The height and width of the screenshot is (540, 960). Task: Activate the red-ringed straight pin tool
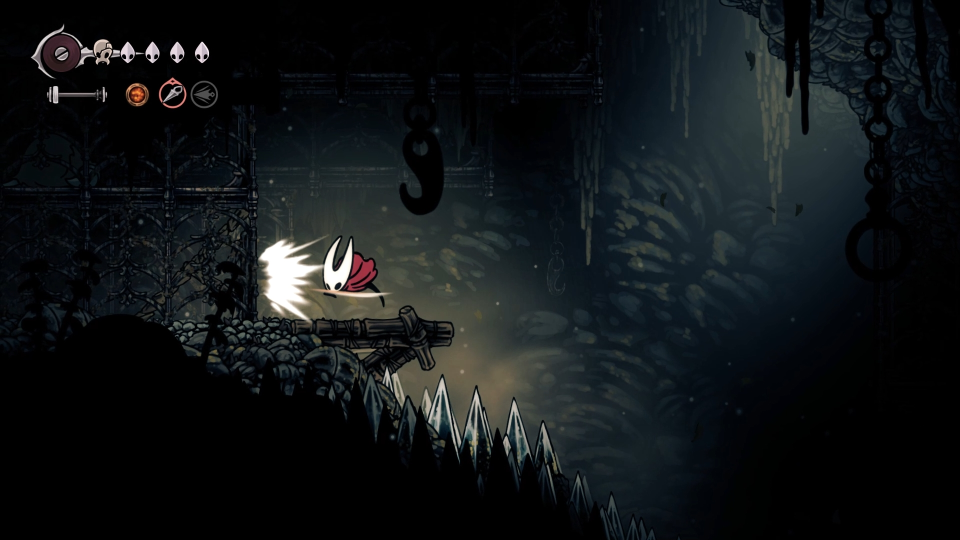click(x=172, y=95)
